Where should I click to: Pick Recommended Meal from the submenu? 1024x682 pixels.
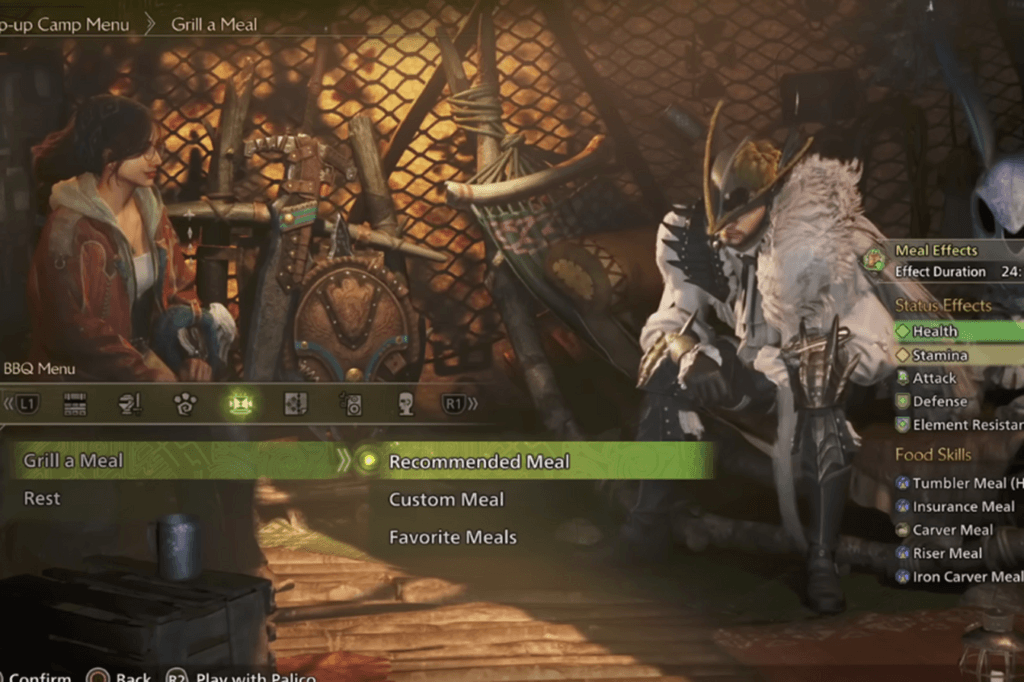478,462
